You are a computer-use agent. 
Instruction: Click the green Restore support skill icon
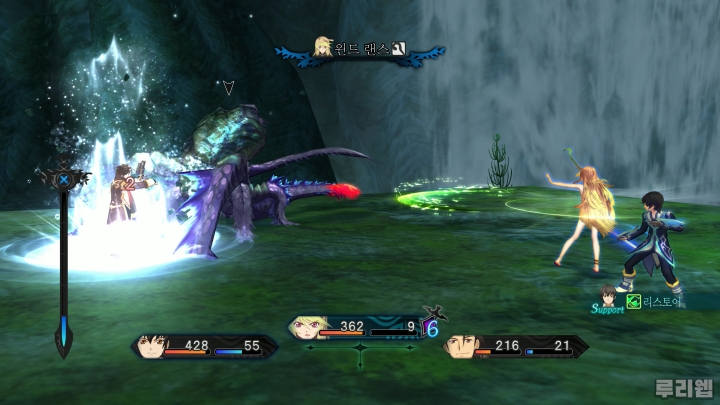tap(633, 300)
